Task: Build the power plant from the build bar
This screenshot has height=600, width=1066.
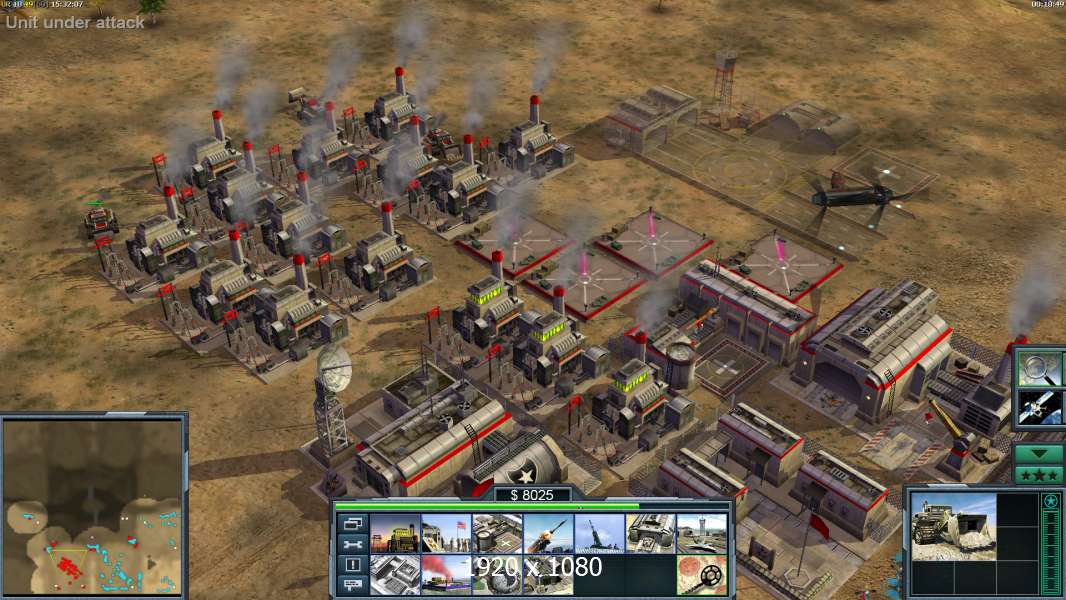Action: 395,534
